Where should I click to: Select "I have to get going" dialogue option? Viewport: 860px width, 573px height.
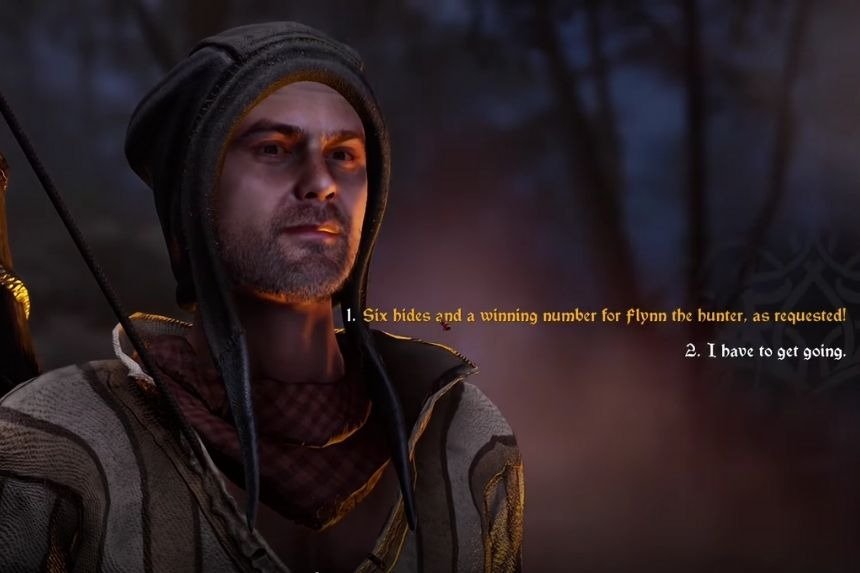pos(765,351)
